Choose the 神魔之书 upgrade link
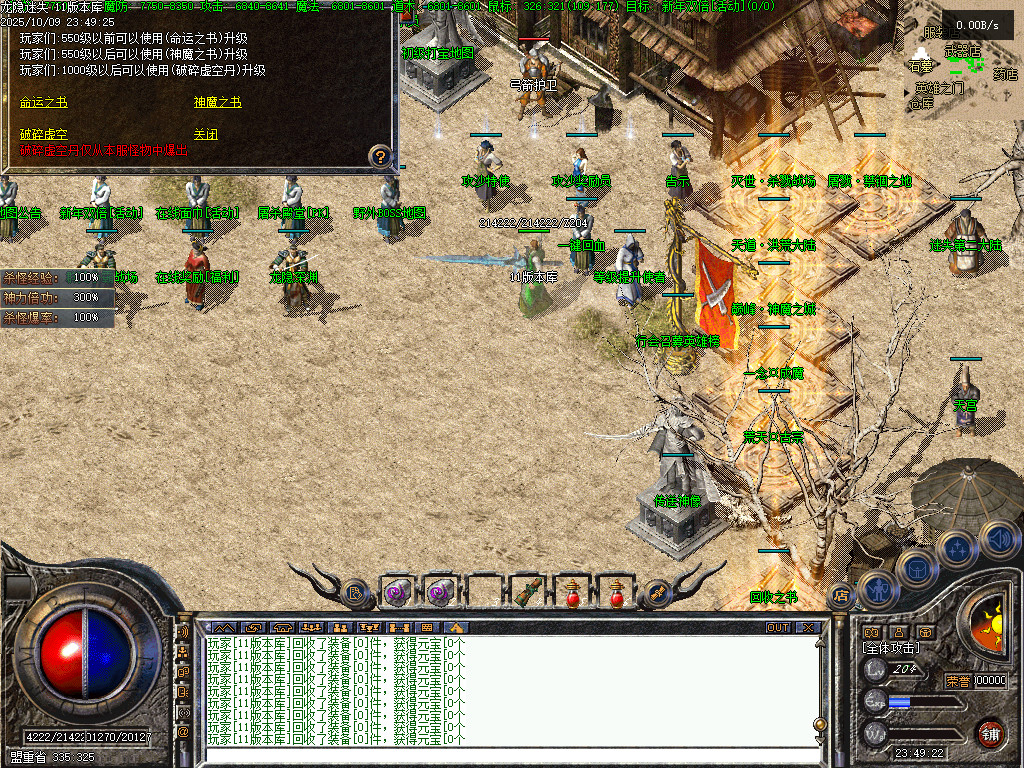The width and height of the screenshot is (1024, 768). pyautogui.click(x=218, y=102)
